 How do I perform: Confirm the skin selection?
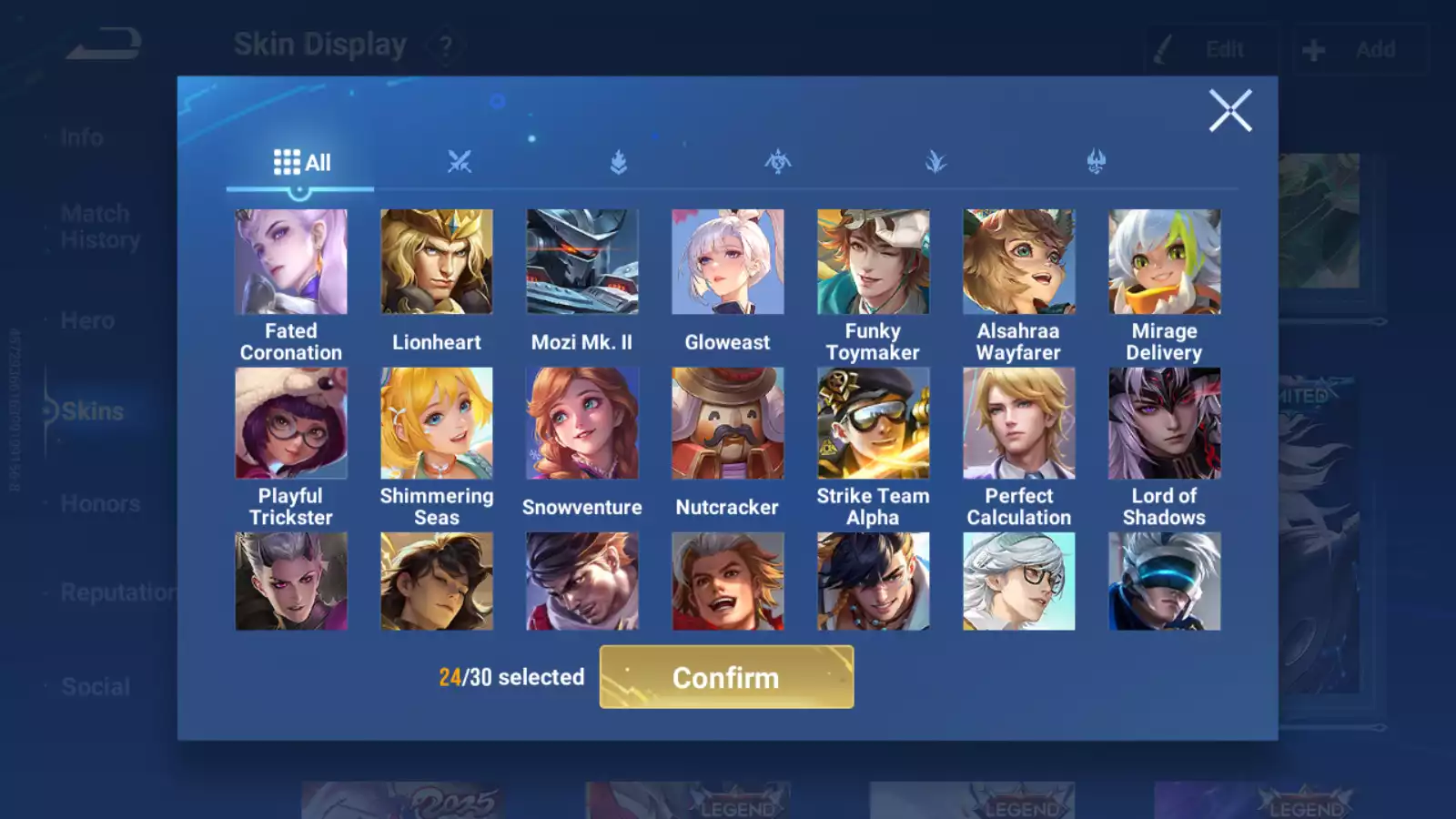pos(726,677)
